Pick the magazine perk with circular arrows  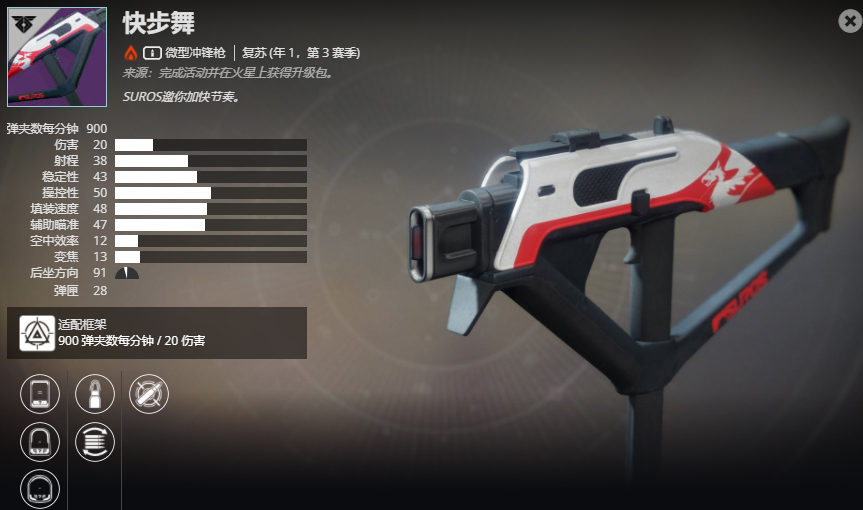[95, 441]
